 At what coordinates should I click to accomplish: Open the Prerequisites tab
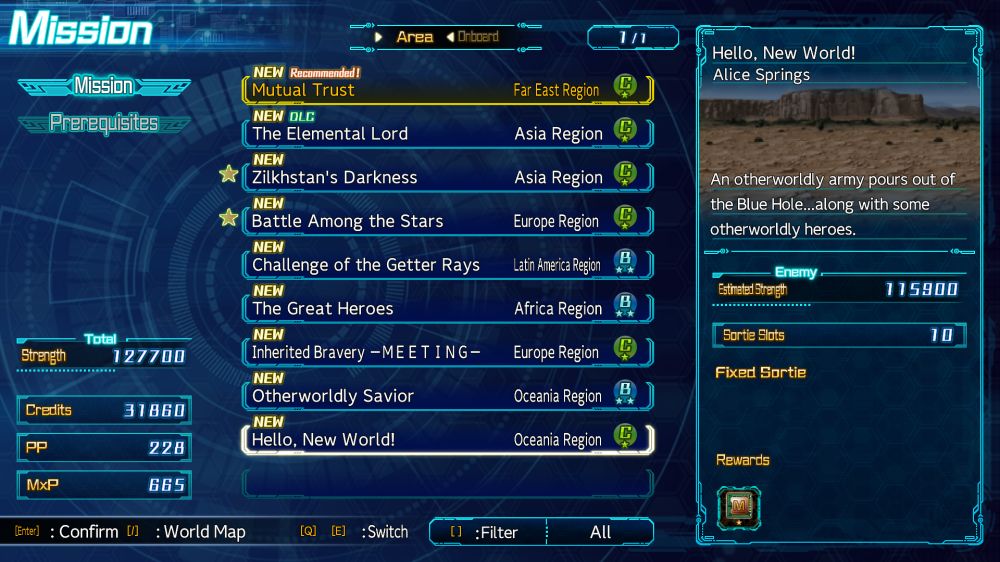(104, 123)
